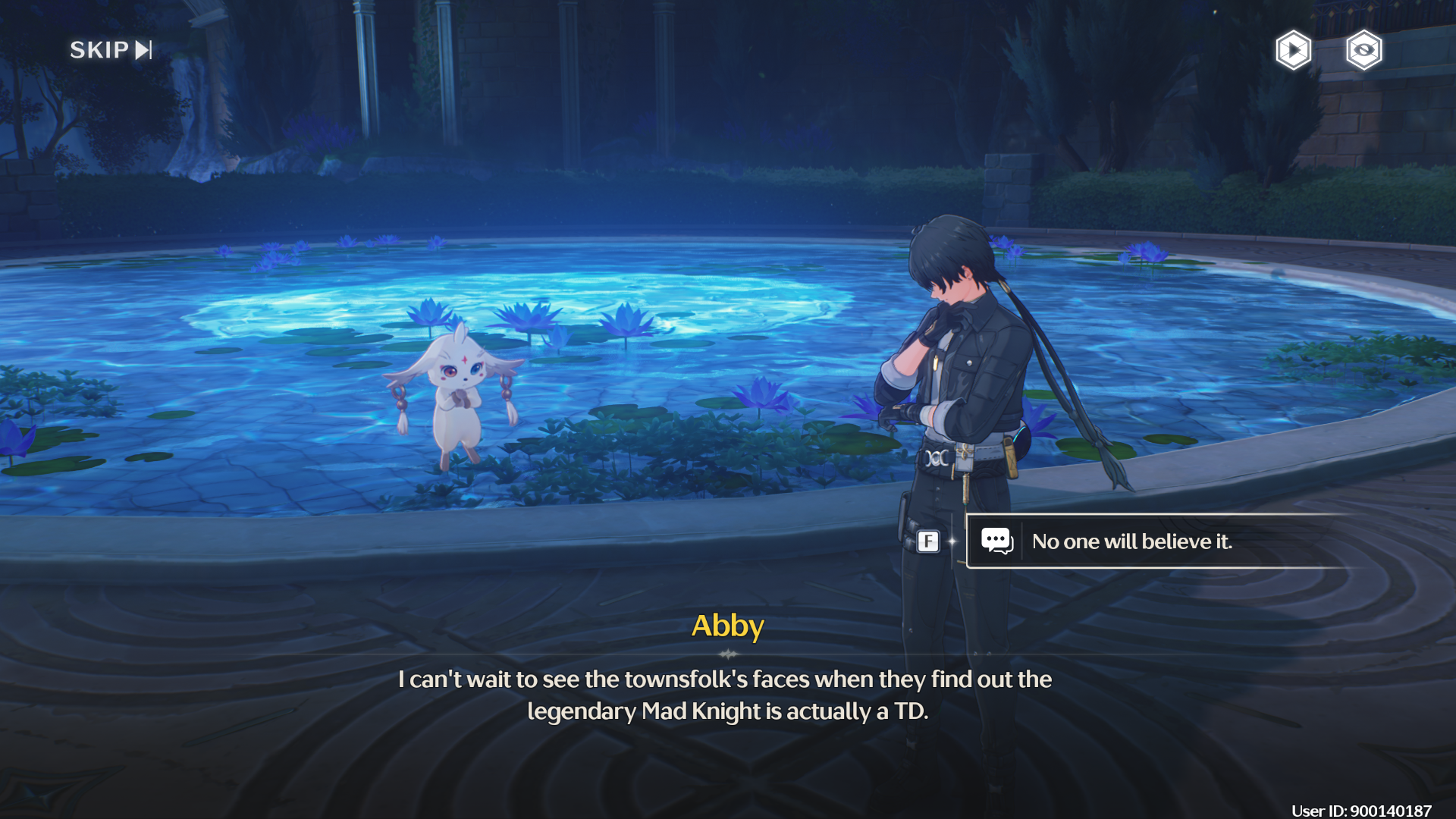The width and height of the screenshot is (1456, 819).
Task: Hide the dialogue interface
Action: click(1363, 51)
